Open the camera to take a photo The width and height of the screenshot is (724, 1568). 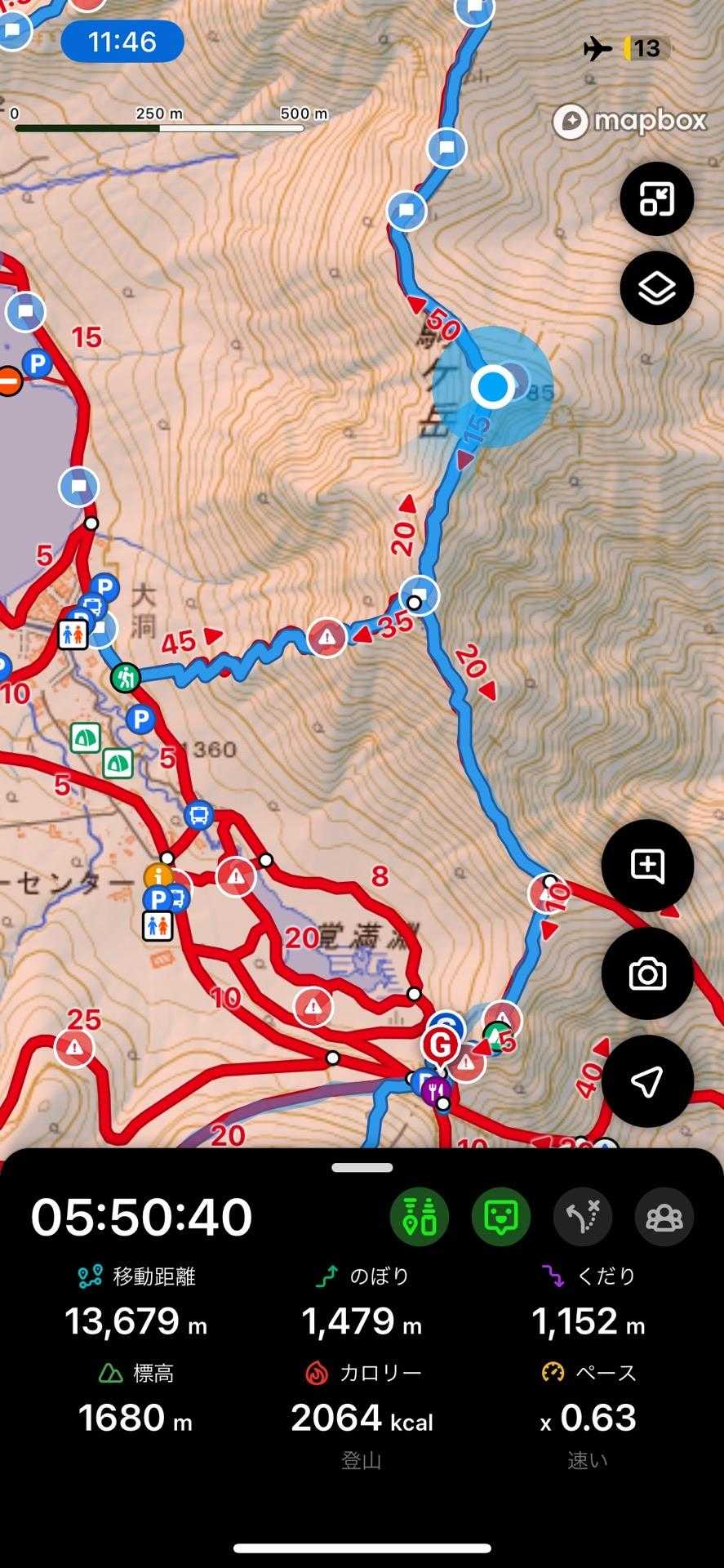[647, 973]
